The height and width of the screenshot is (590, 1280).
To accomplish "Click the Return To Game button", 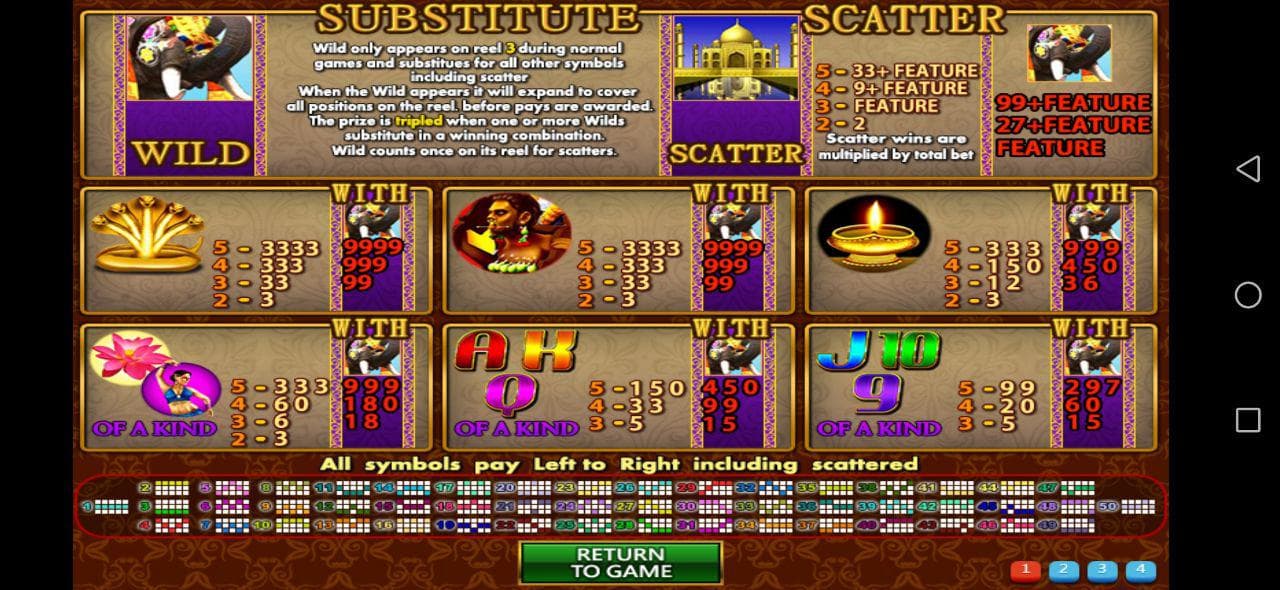I will (620, 562).
